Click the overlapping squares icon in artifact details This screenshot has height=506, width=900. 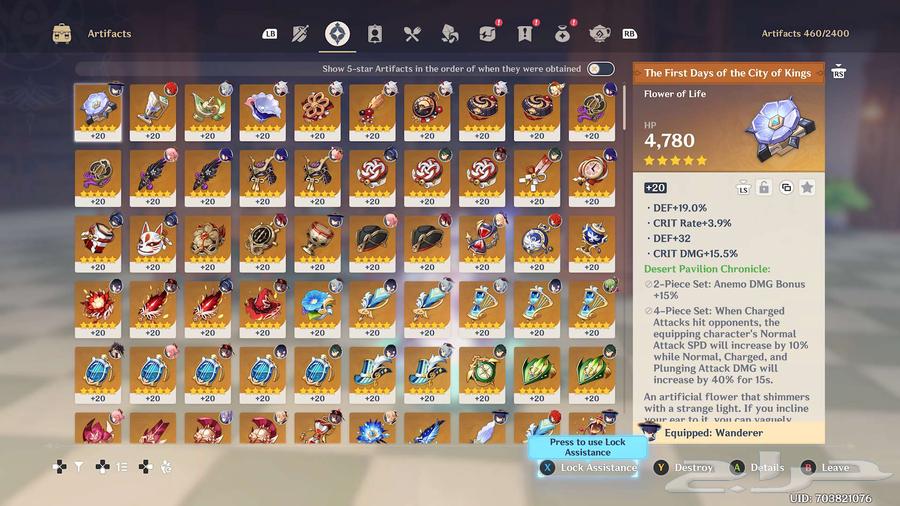pyautogui.click(x=786, y=187)
